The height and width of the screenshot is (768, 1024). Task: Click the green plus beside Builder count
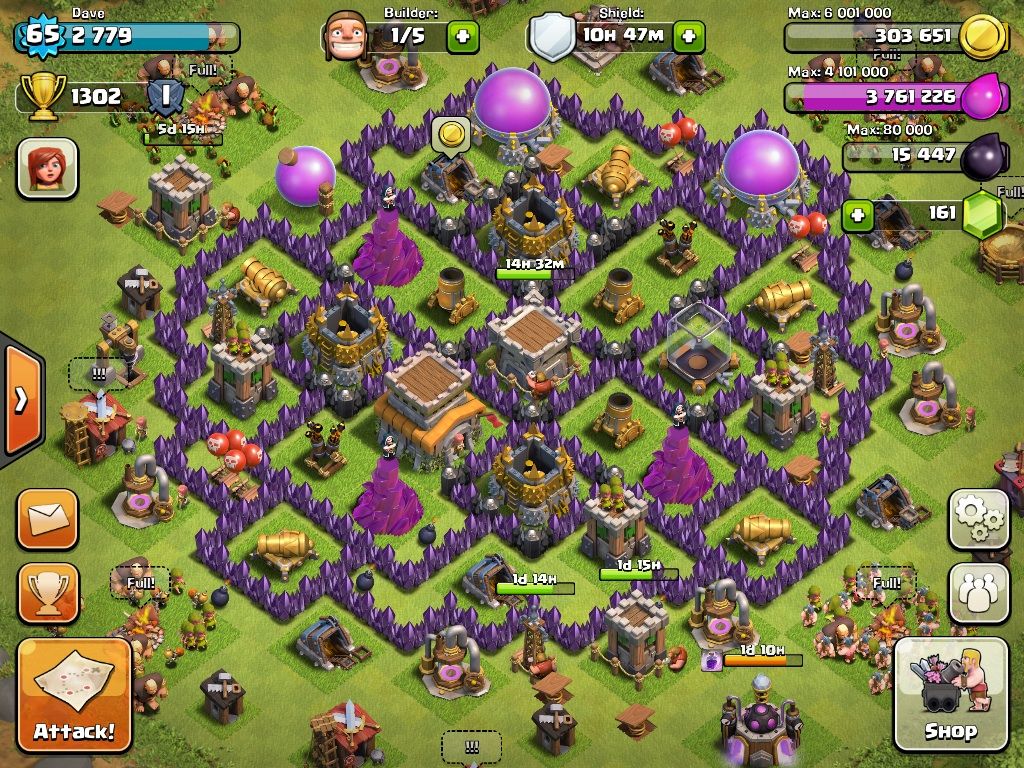coord(462,37)
